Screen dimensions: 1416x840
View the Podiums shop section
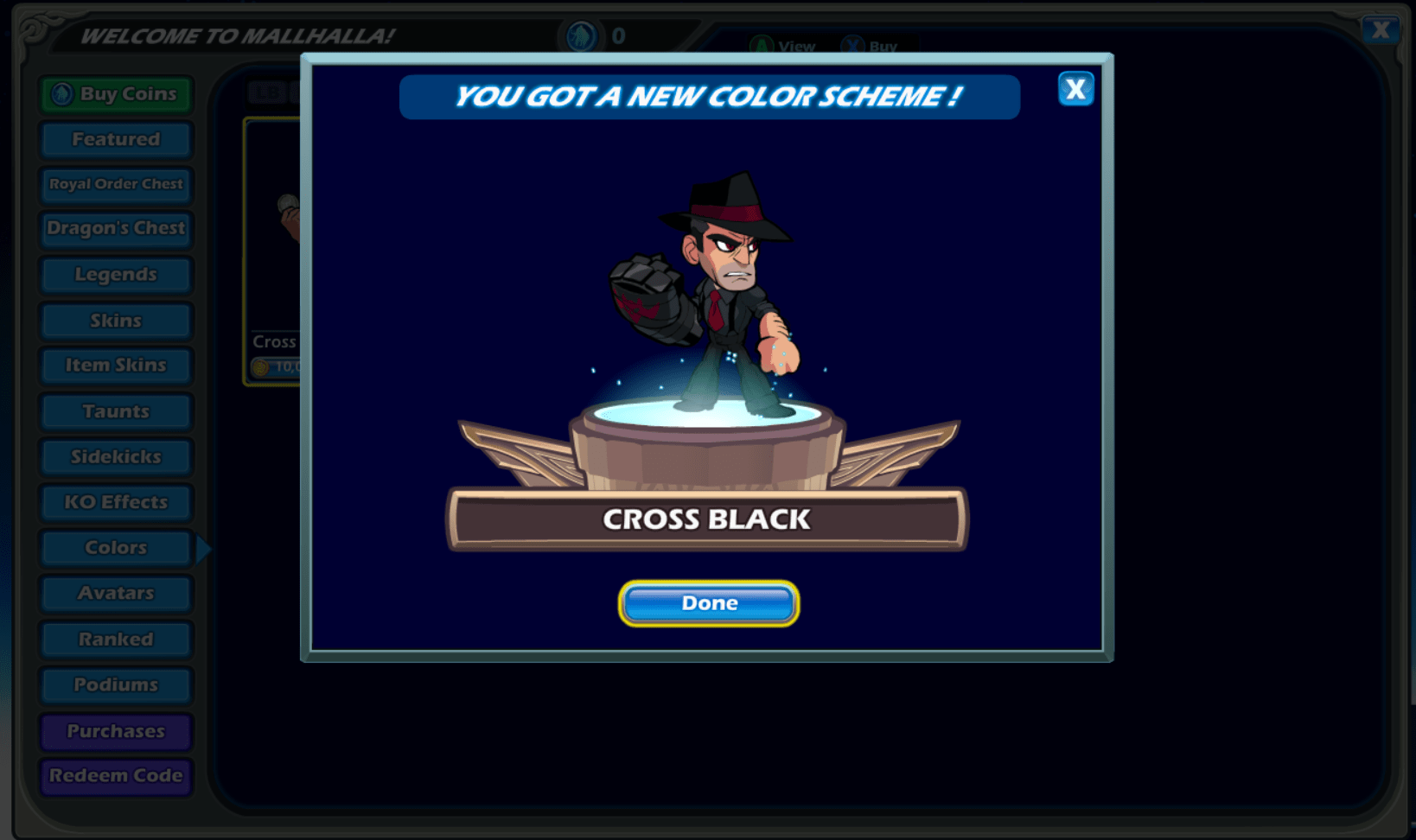point(115,684)
